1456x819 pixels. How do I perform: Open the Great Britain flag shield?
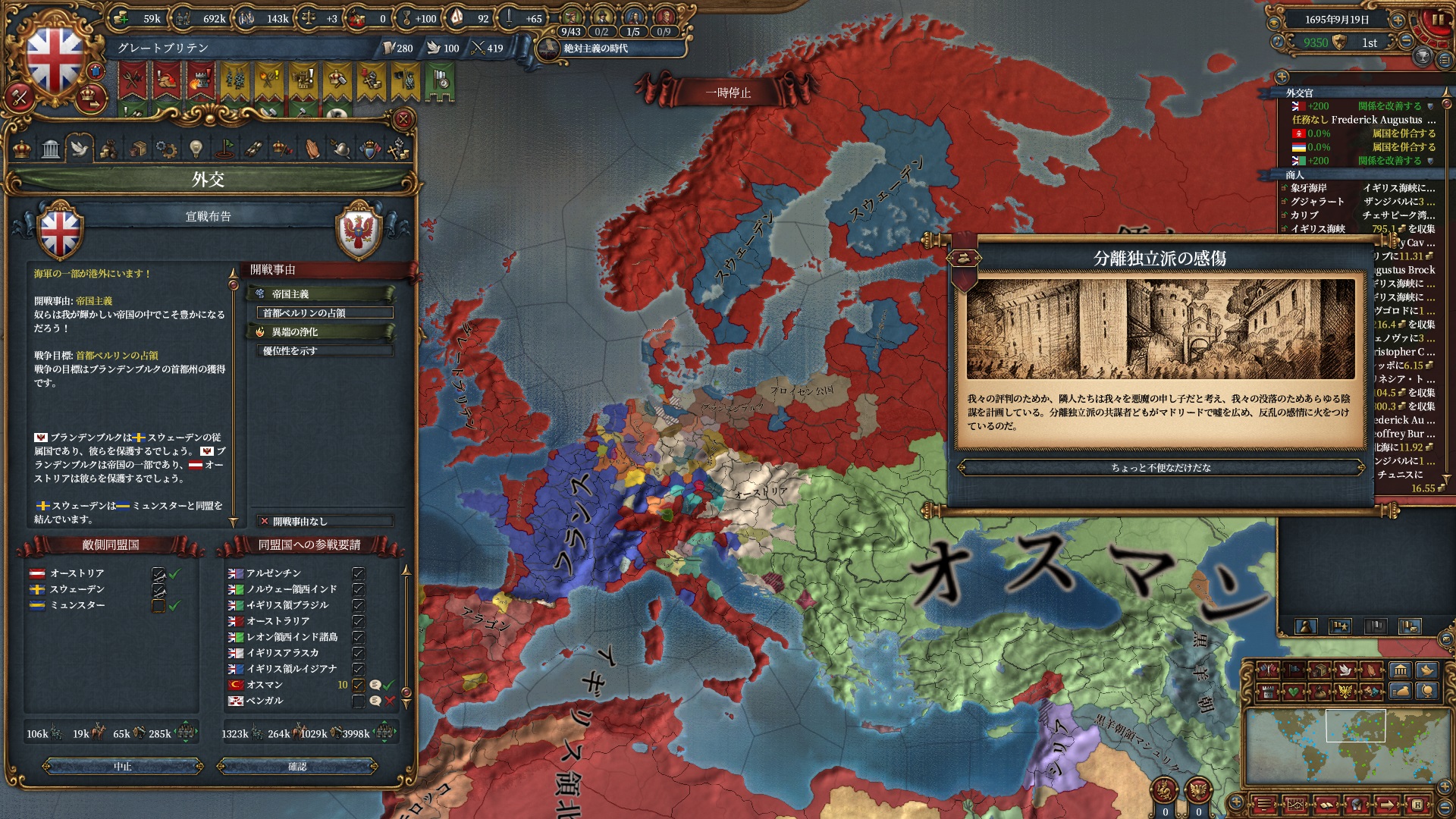(x=55, y=59)
